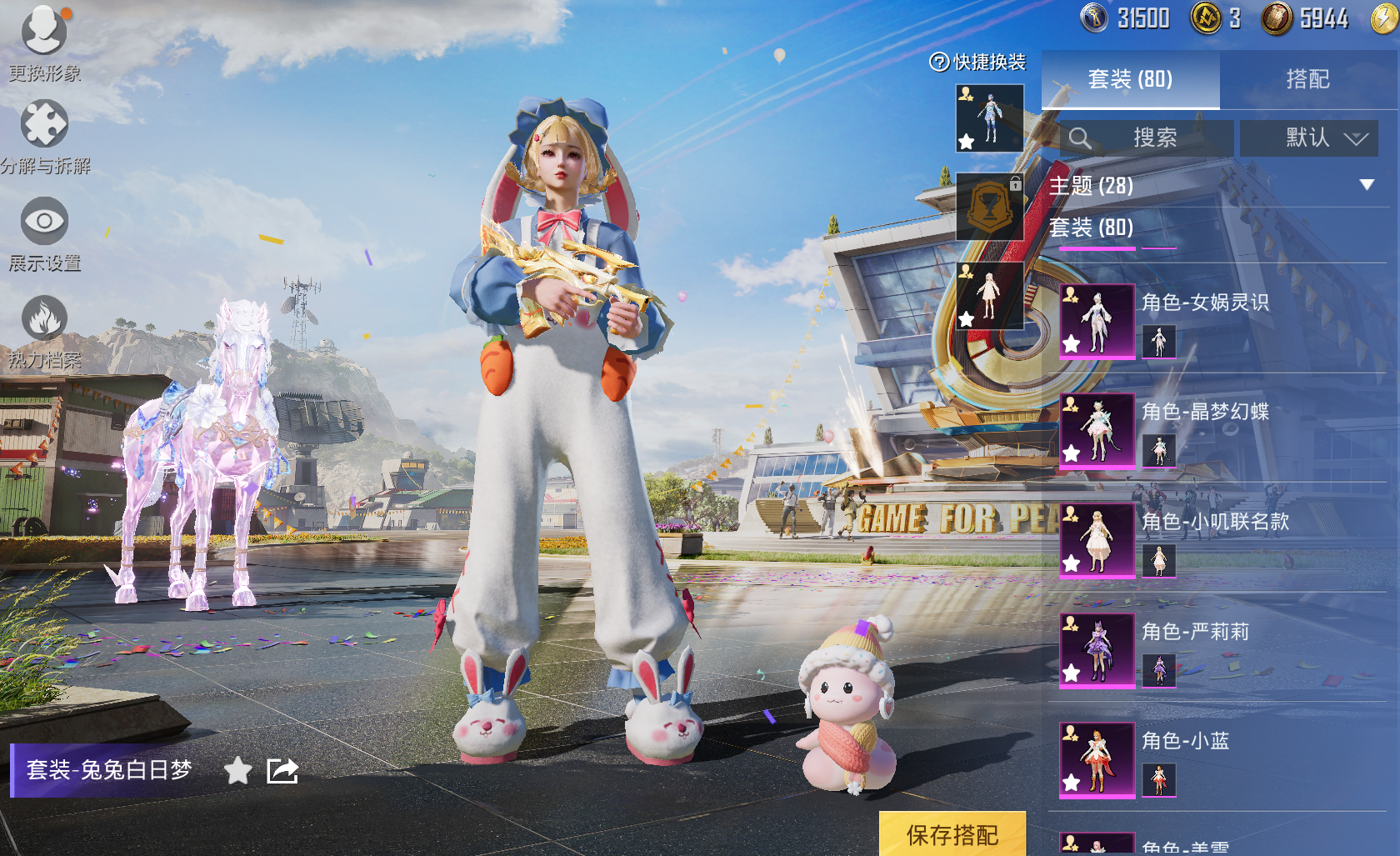This screenshot has height=856, width=1400.
Task: Switch to the 搭配 tab
Action: (x=1307, y=80)
